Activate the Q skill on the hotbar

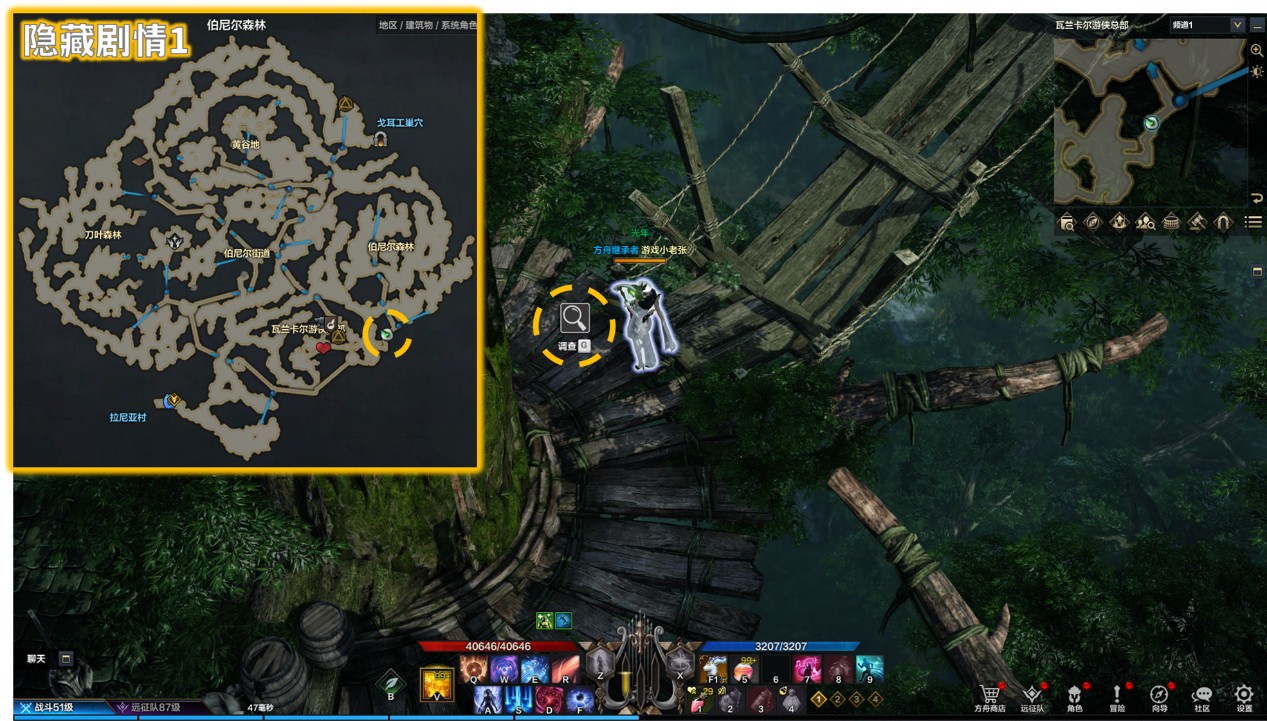[474, 668]
